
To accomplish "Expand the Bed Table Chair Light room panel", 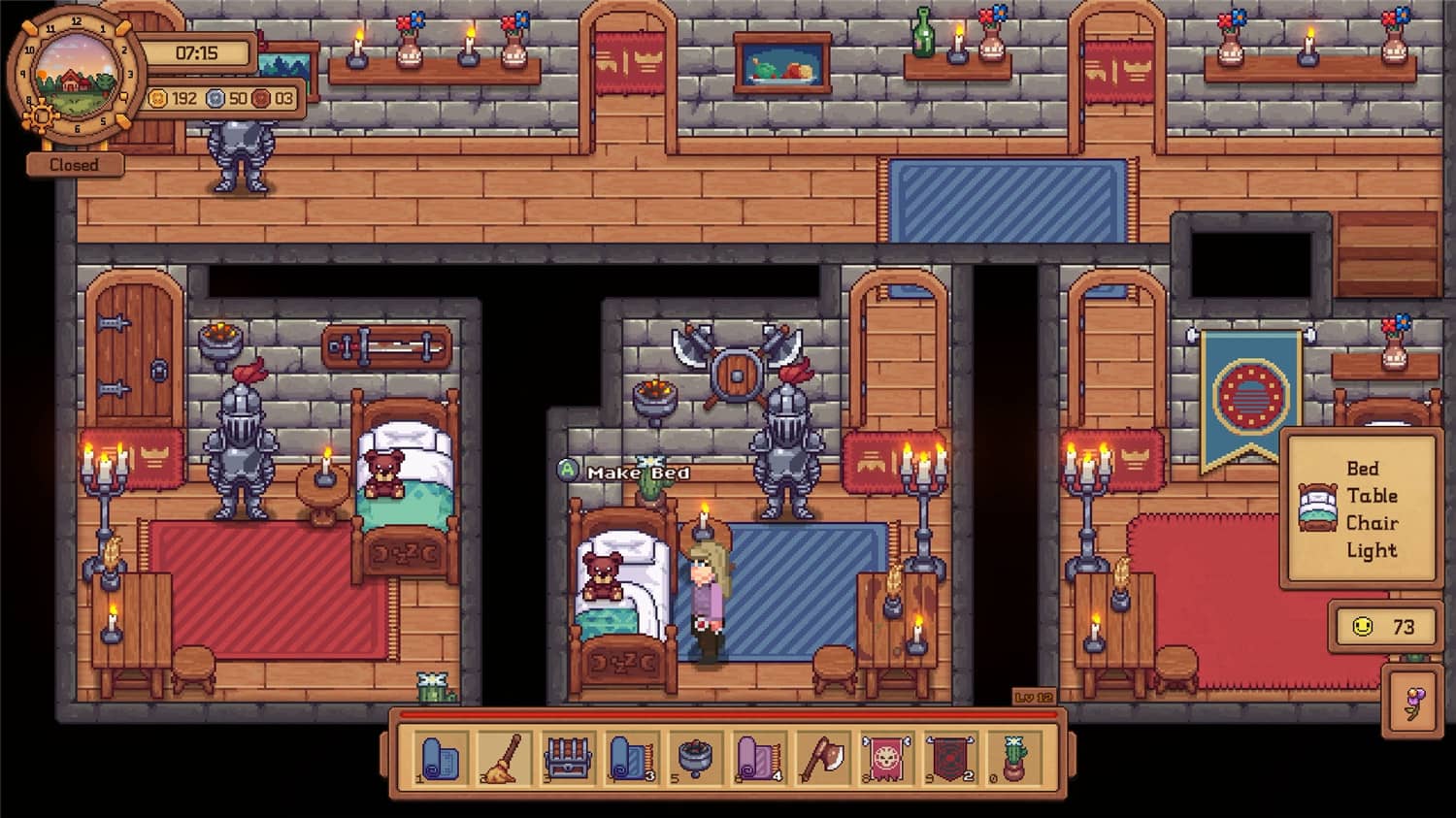I will click(x=1359, y=505).
